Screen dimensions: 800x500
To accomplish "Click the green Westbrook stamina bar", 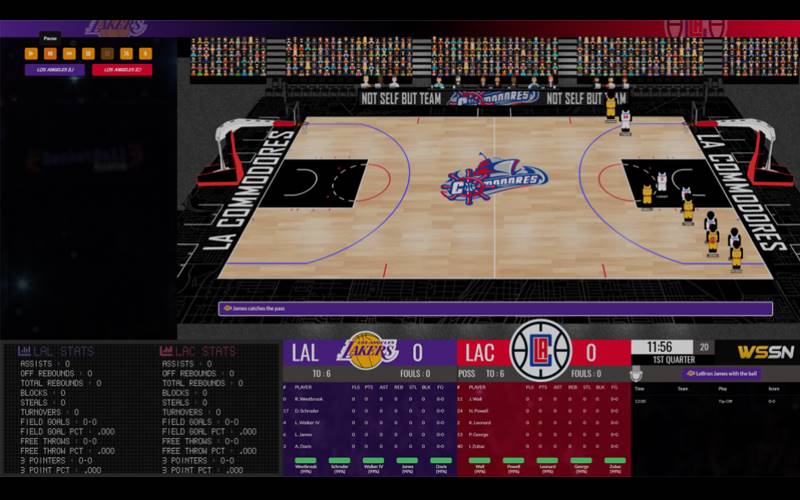I will tap(306, 460).
